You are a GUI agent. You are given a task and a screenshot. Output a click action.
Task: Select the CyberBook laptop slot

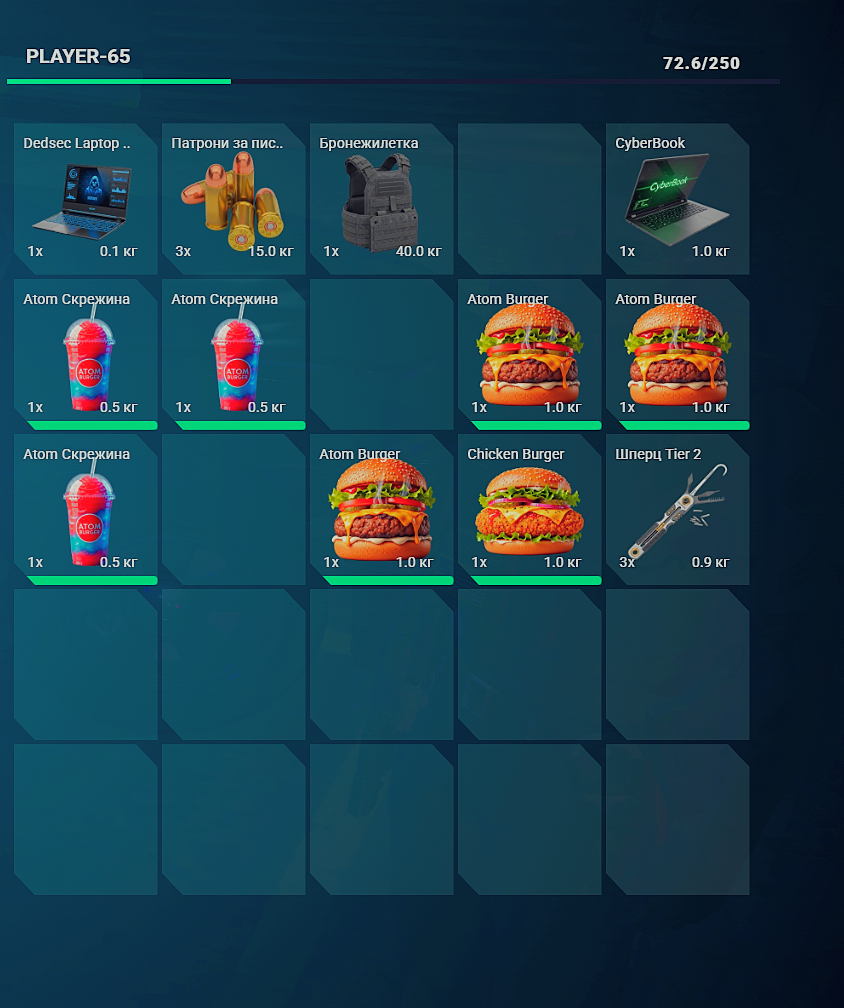(x=677, y=199)
